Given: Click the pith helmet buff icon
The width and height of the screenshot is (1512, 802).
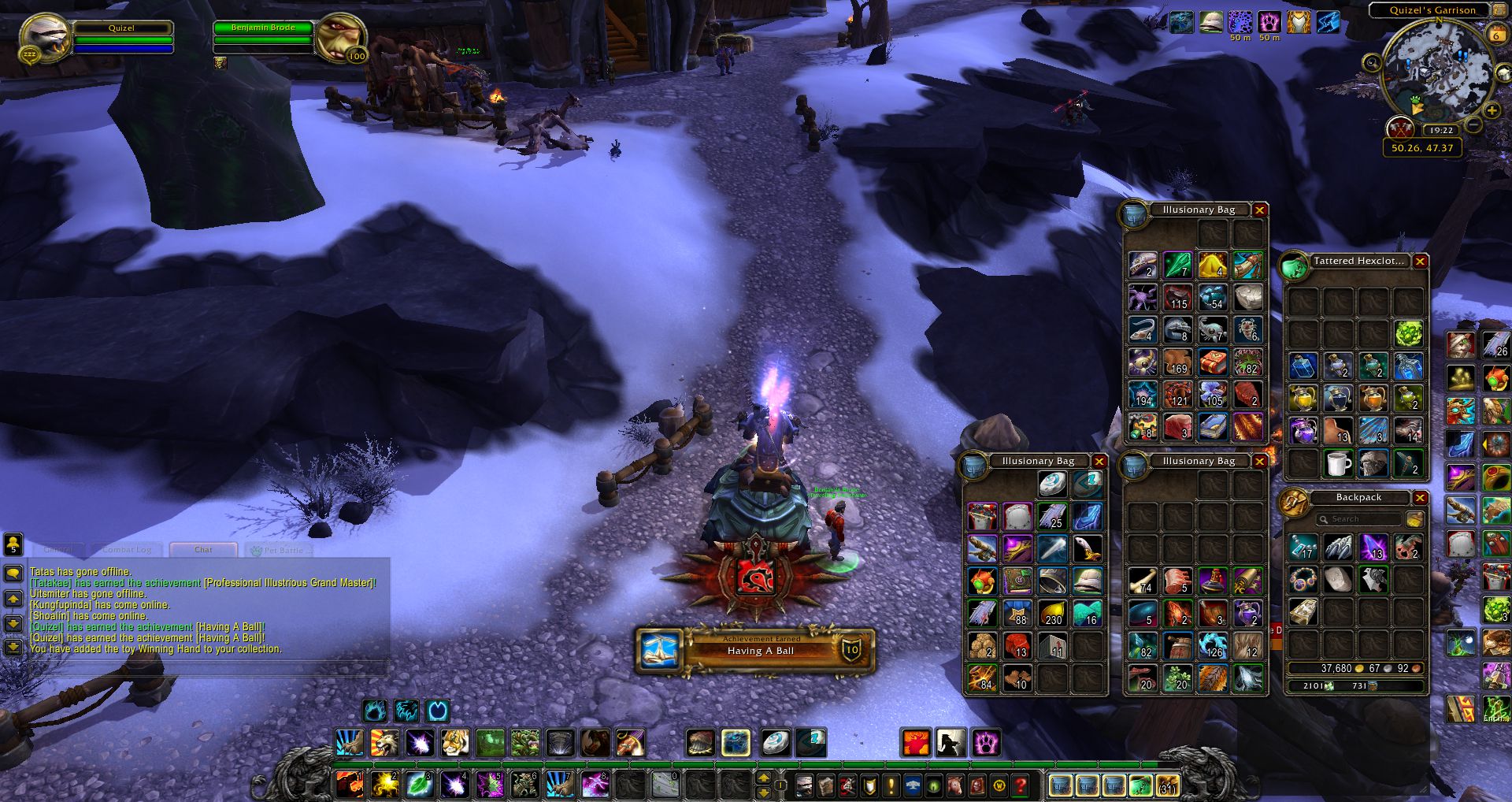Looking at the screenshot, I should [1210, 22].
